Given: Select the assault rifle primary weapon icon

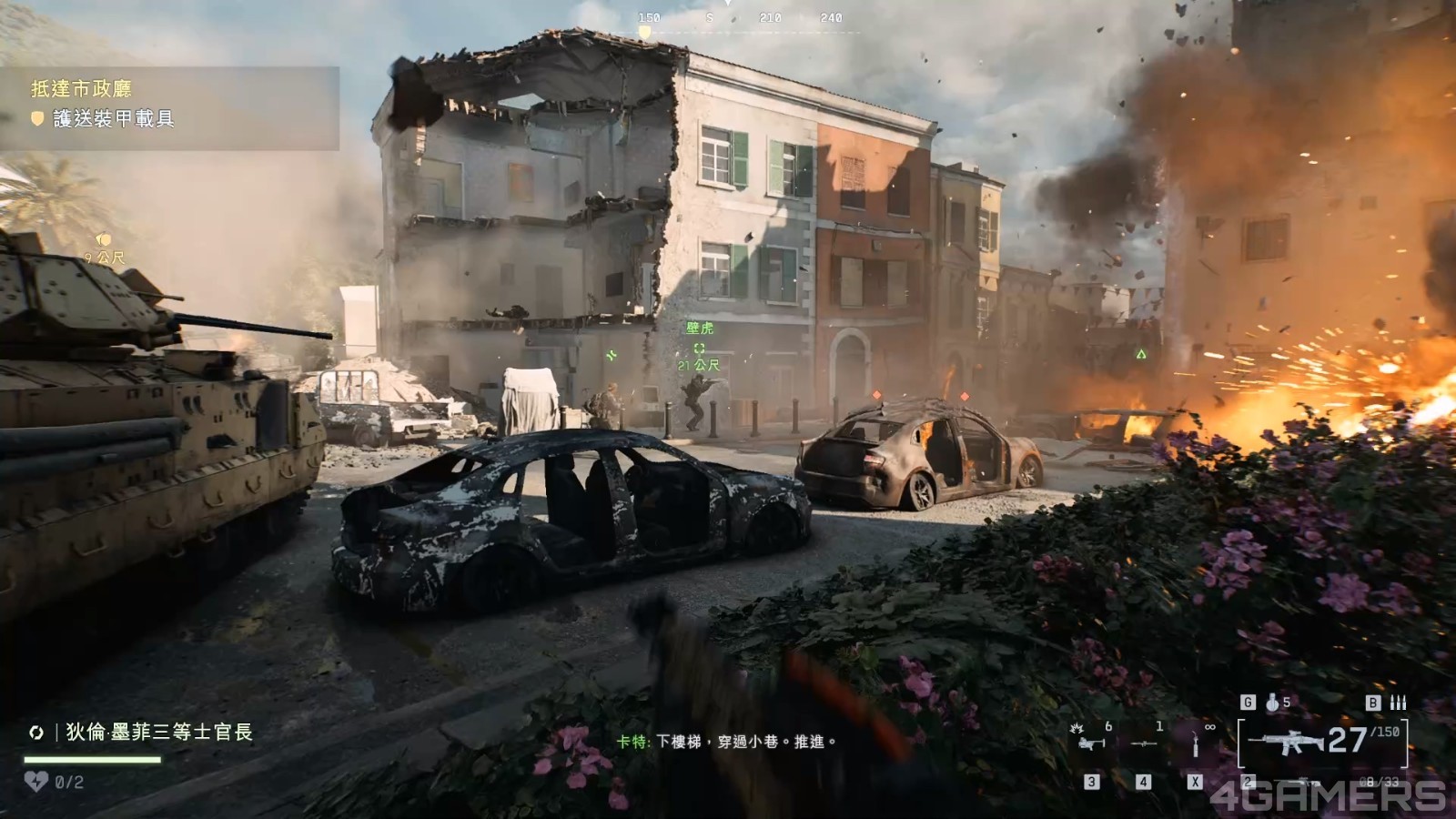Looking at the screenshot, I should tap(1285, 742).
